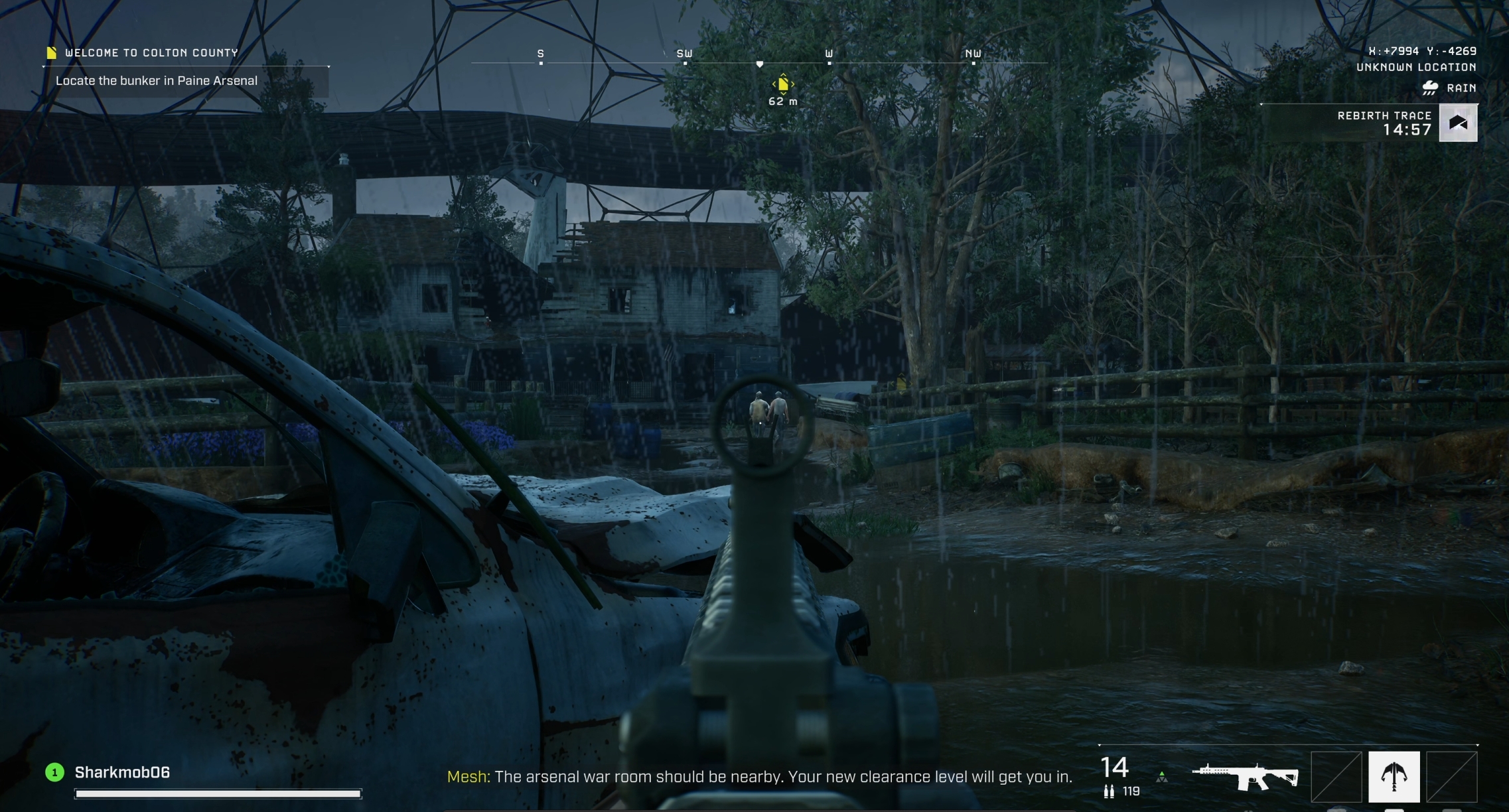The height and width of the screenshot is (812, 1509).
Task: Select the assault rifle weapon icon
Action: [1245, 776]
